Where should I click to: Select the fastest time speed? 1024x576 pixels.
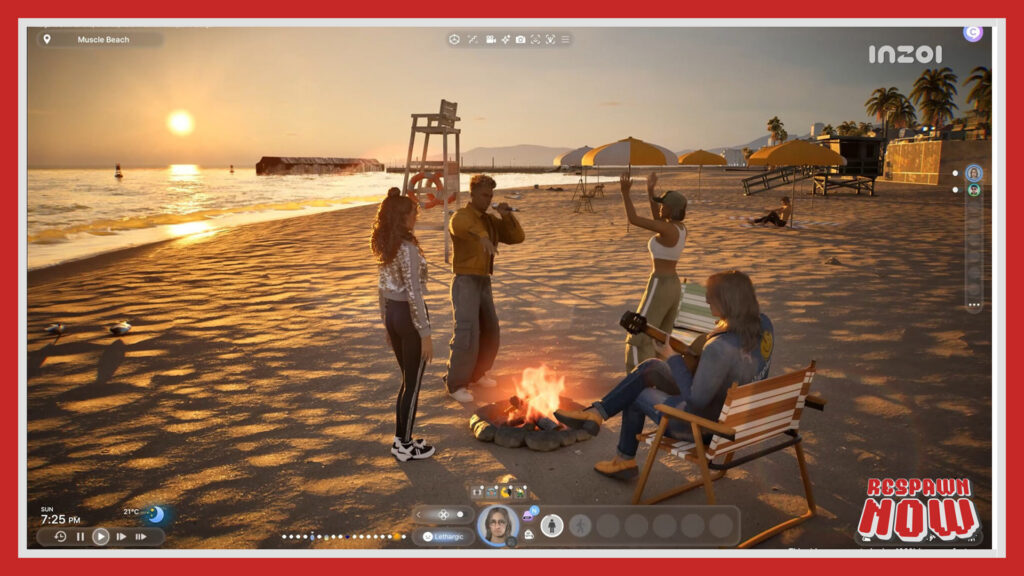coord(141,537)
